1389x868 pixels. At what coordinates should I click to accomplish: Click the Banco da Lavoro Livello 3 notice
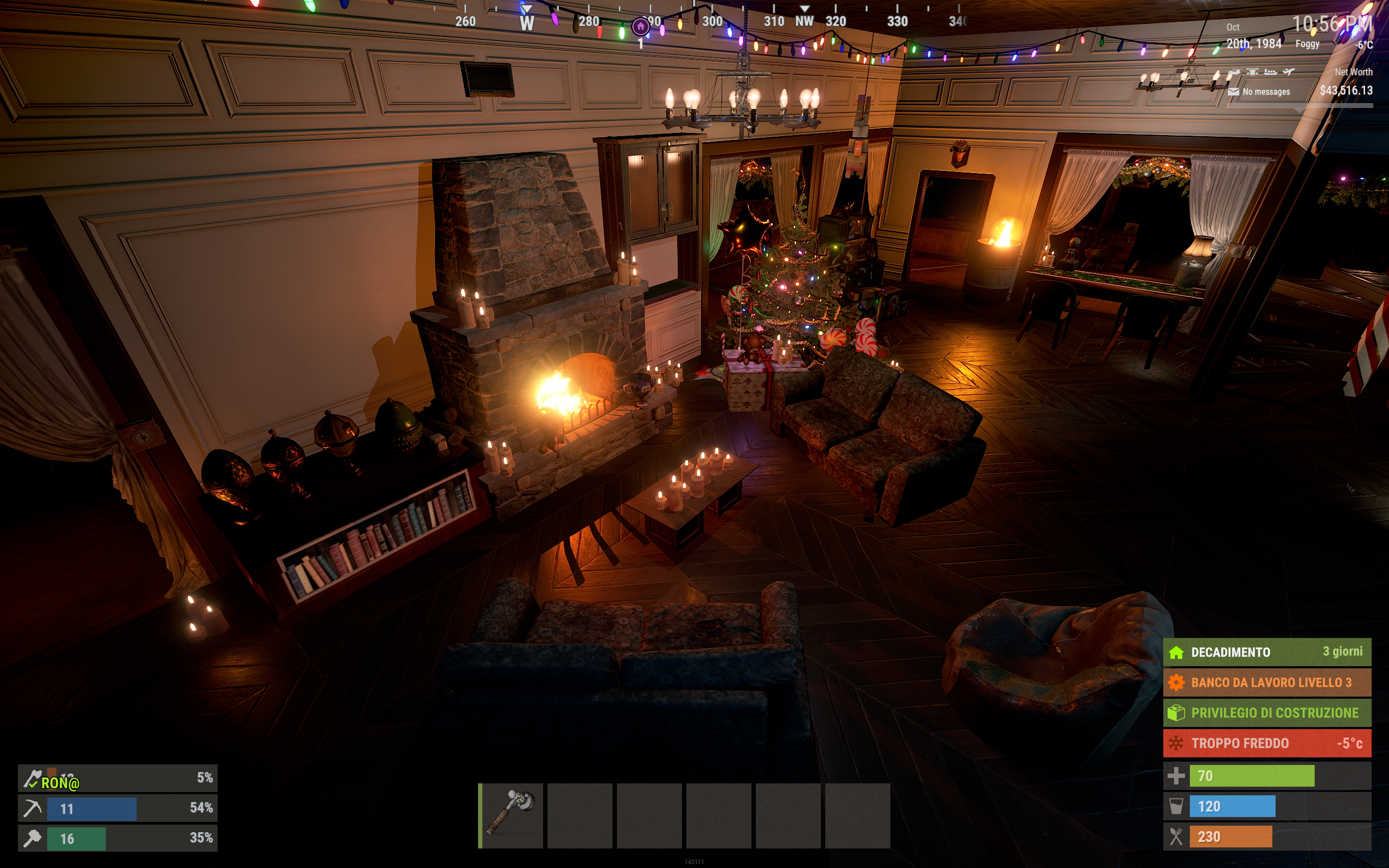[x=1267, y=682]
